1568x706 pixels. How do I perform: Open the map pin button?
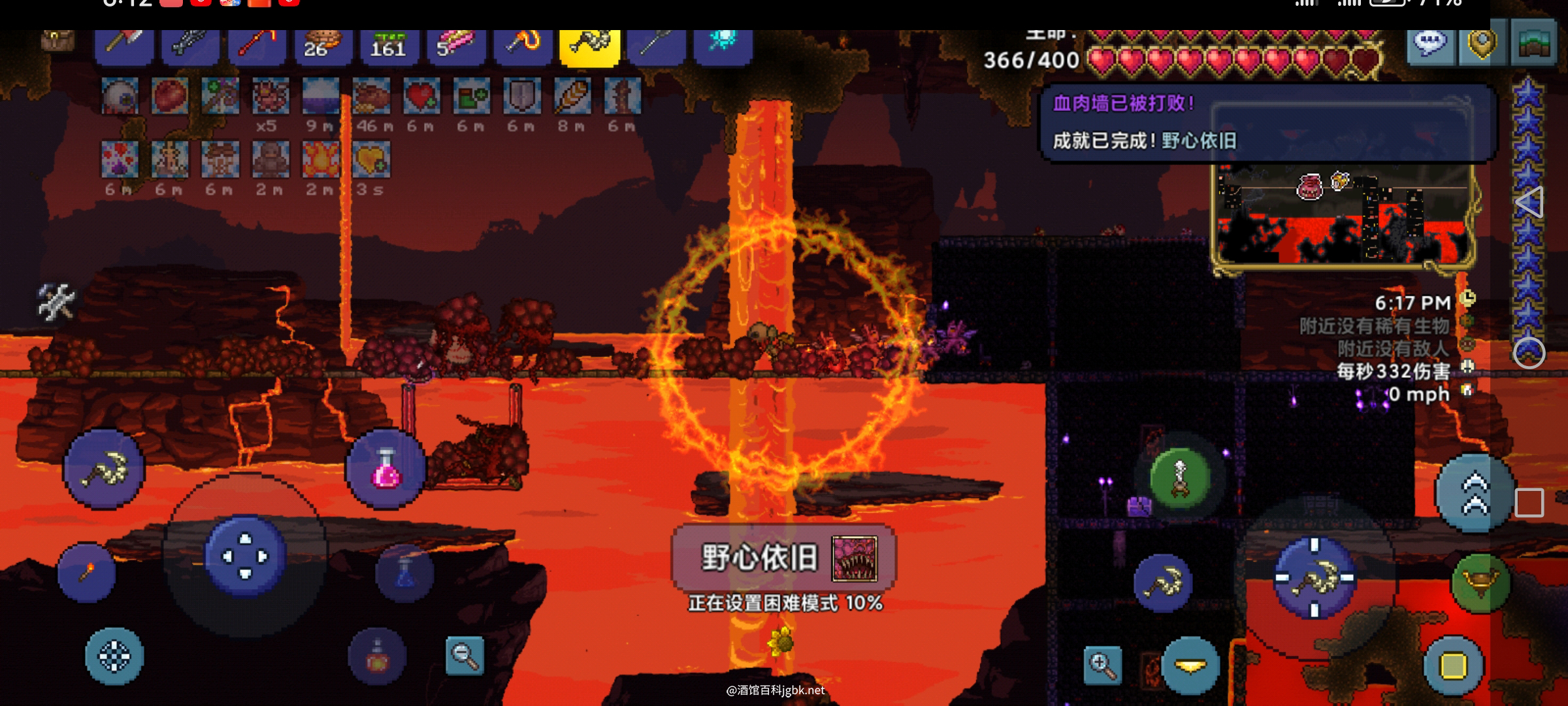click(x=1482, y=44)
